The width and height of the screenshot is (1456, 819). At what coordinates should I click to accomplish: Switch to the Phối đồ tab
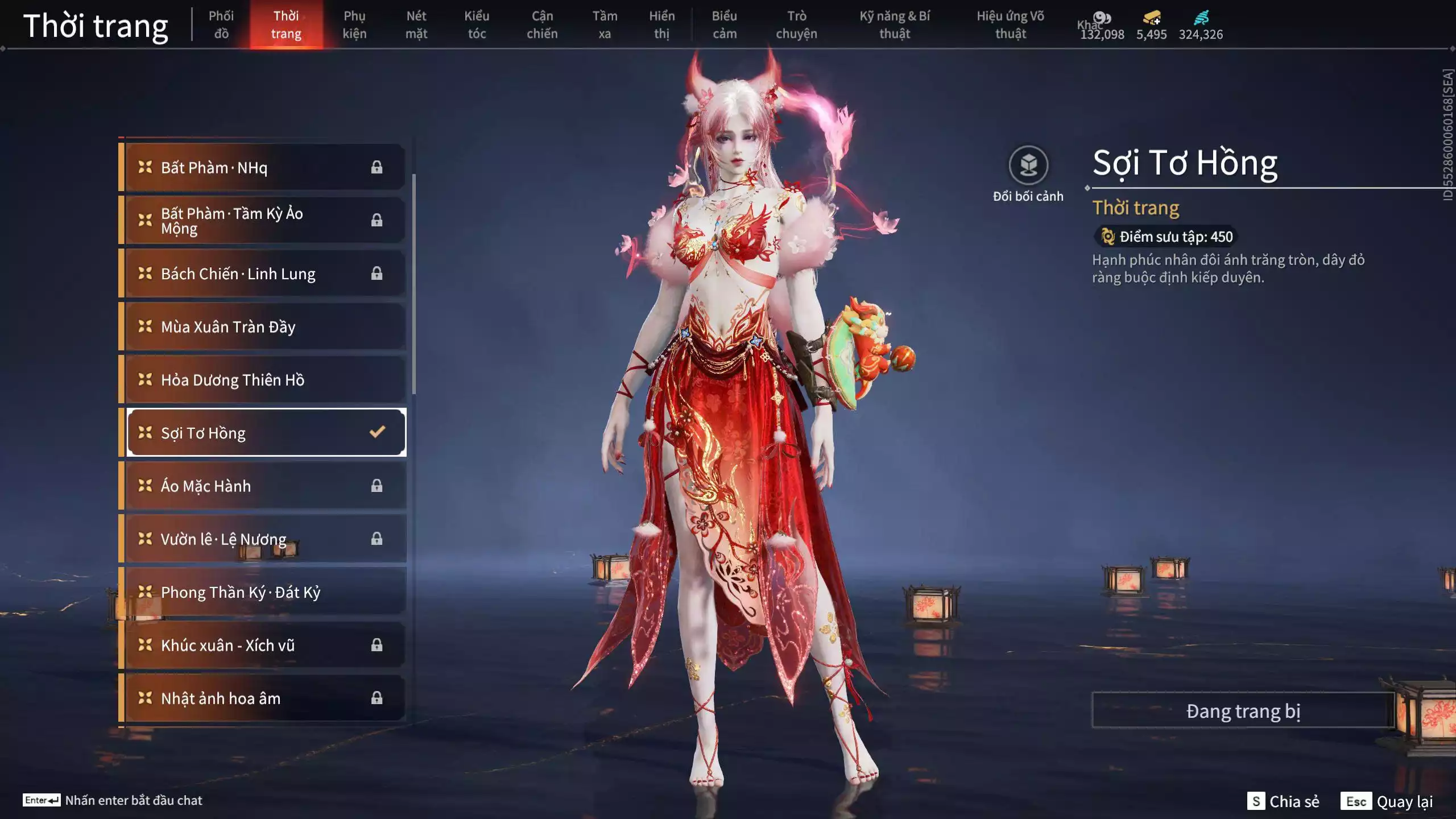[x=221, y=24]
